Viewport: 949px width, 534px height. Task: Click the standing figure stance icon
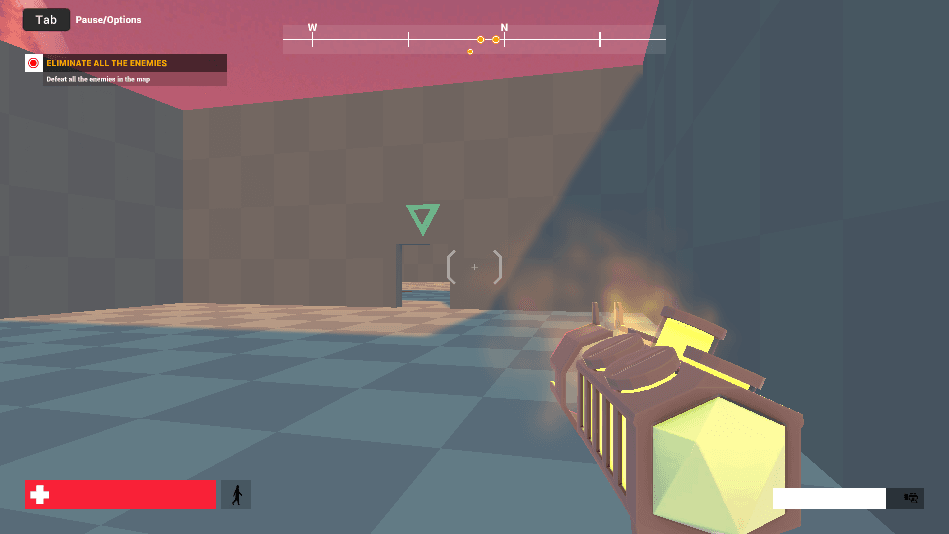pyautogui.click(x=236, y=494)
